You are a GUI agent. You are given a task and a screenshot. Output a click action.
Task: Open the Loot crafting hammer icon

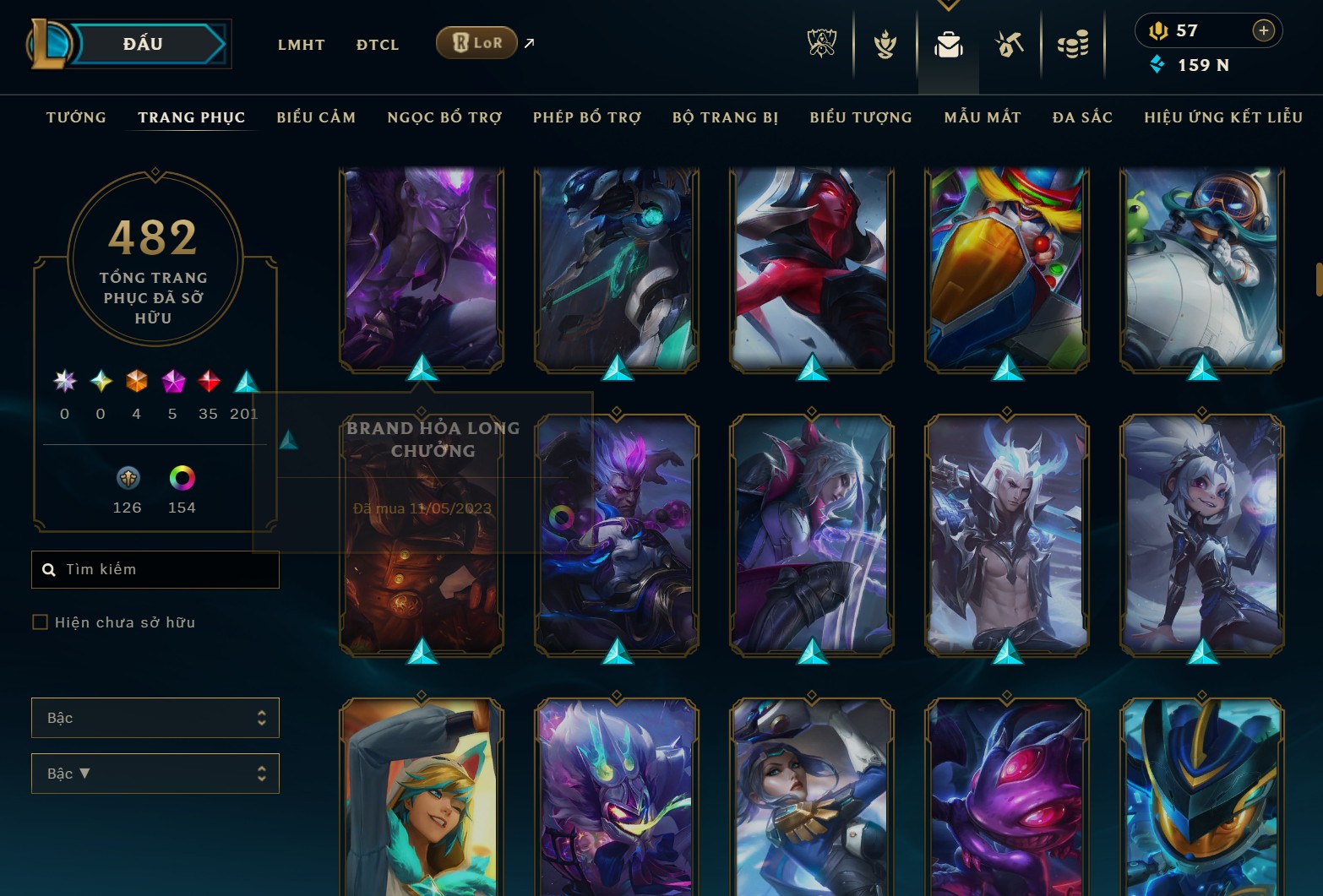pos(1010,44)
